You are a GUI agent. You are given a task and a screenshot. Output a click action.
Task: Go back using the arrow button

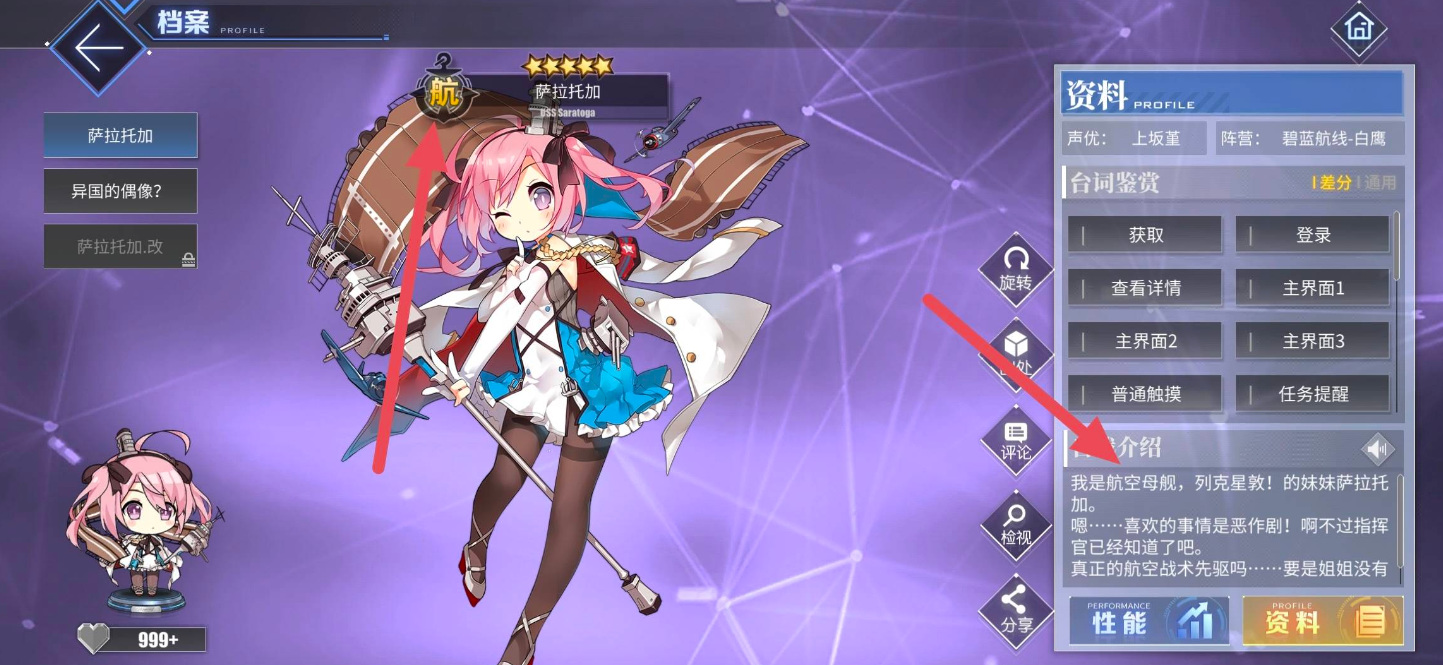pyautogui.click(x=98, y=49)
